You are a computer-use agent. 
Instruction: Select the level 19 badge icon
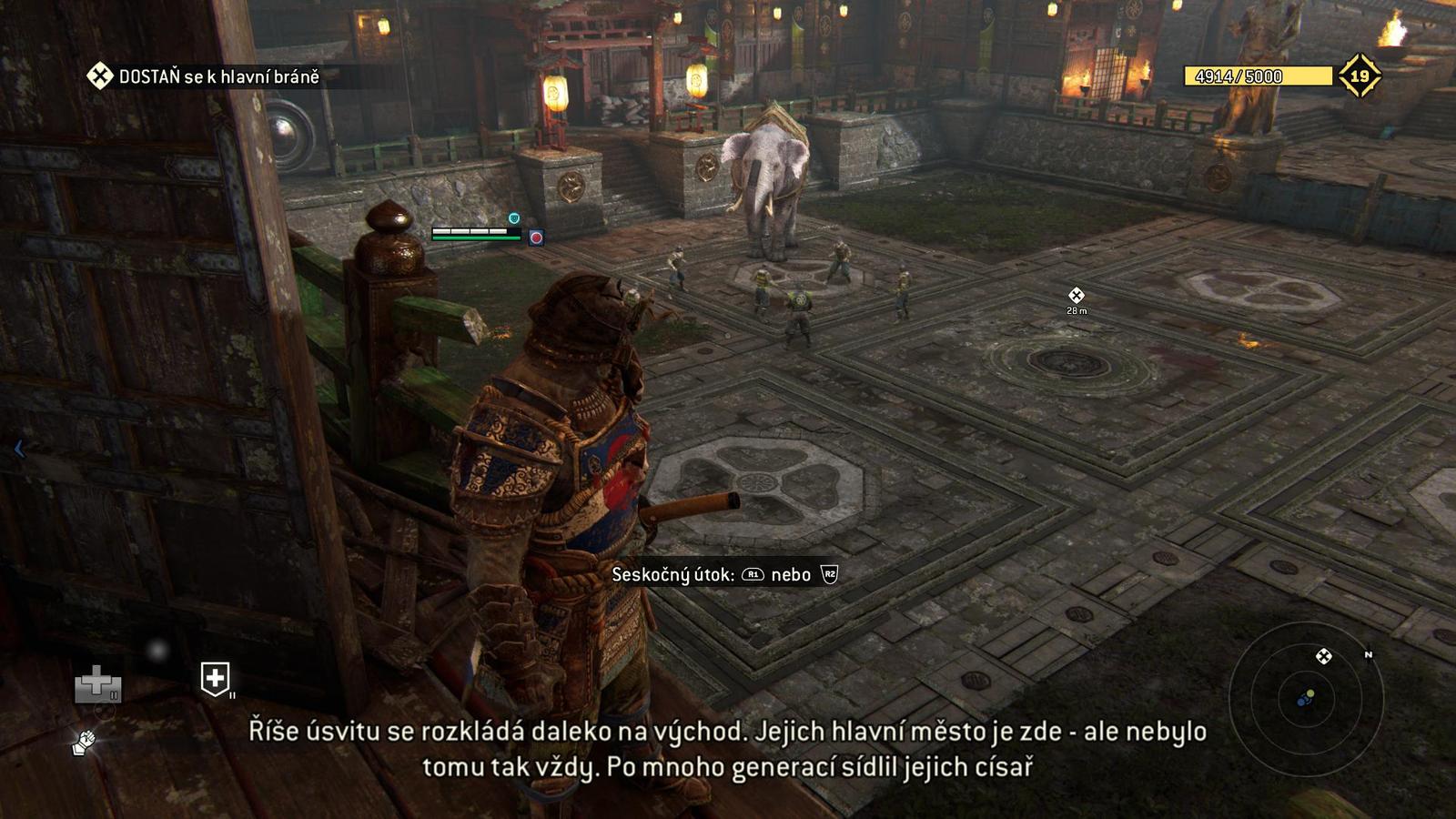coord(1360,75)
